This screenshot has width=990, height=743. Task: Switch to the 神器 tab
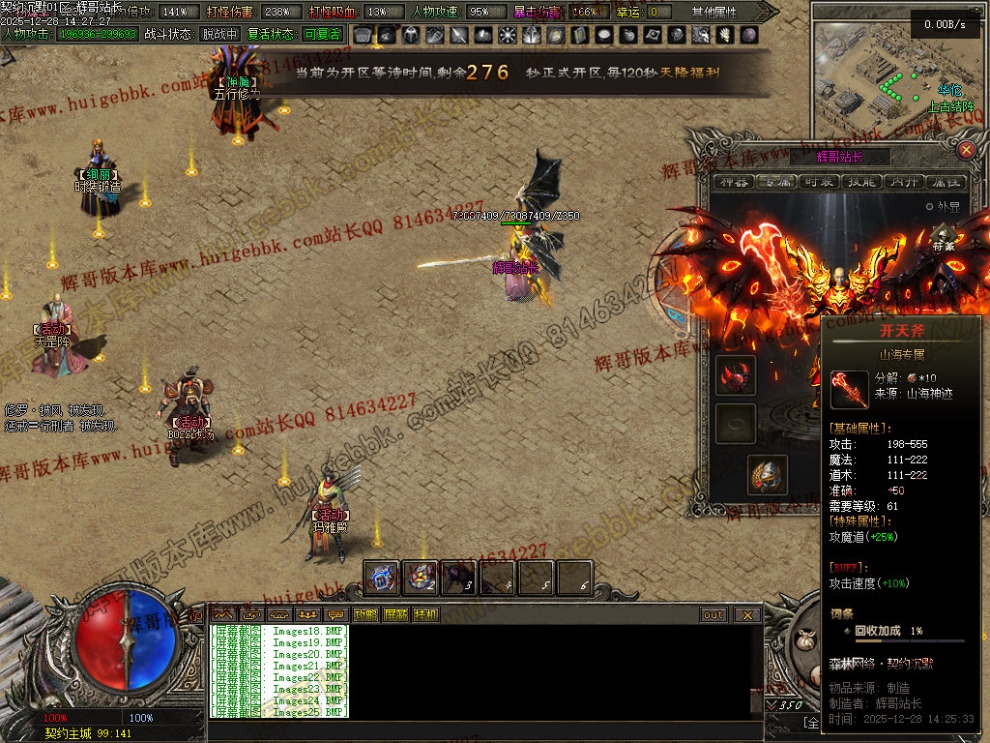click(x=737, y=182)
